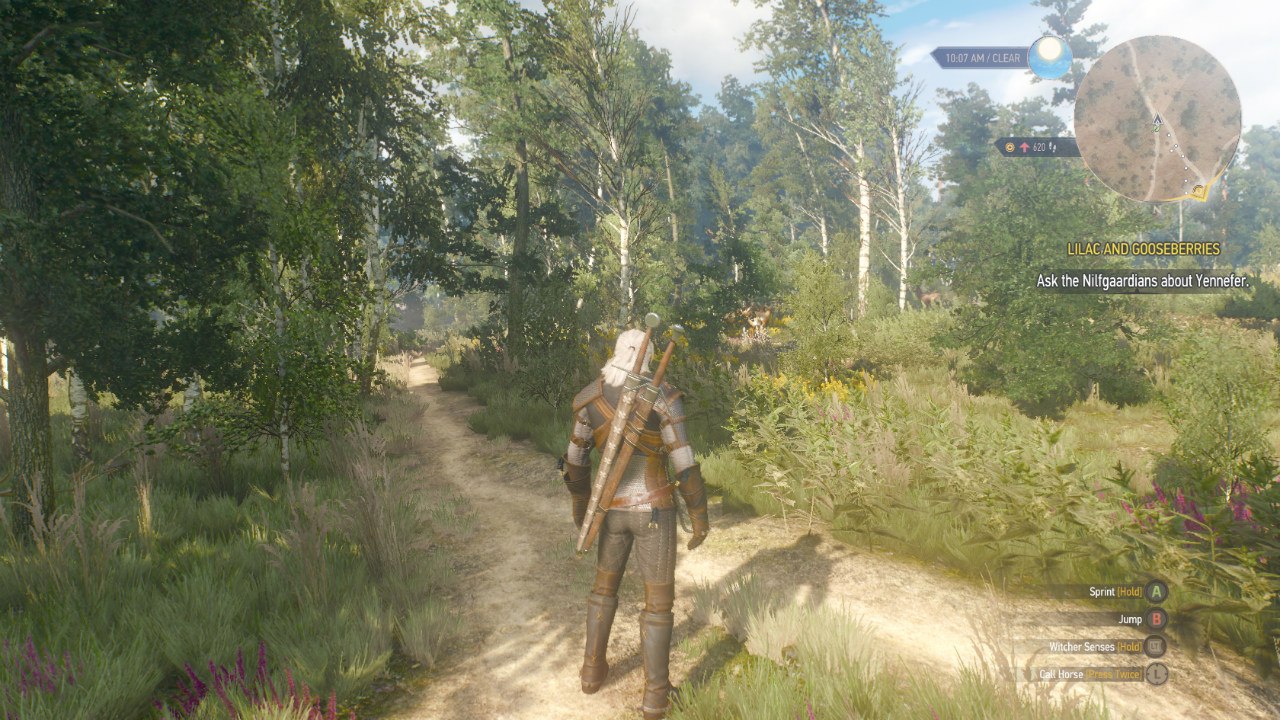Select the sun weather icon
Viewport: 1280px width, 720px height.
coord(1049,56)
